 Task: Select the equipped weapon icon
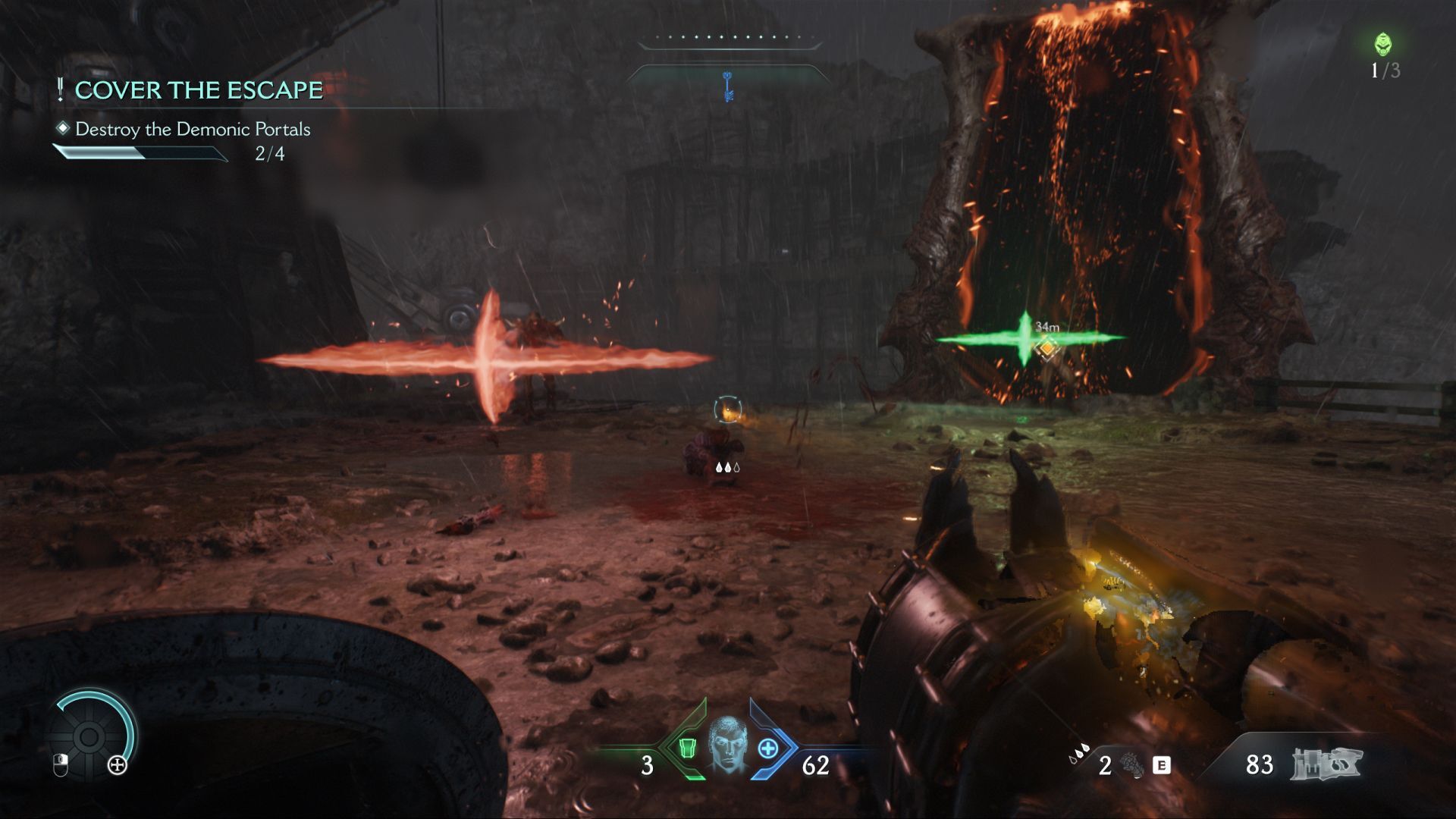click(1326, 764)
